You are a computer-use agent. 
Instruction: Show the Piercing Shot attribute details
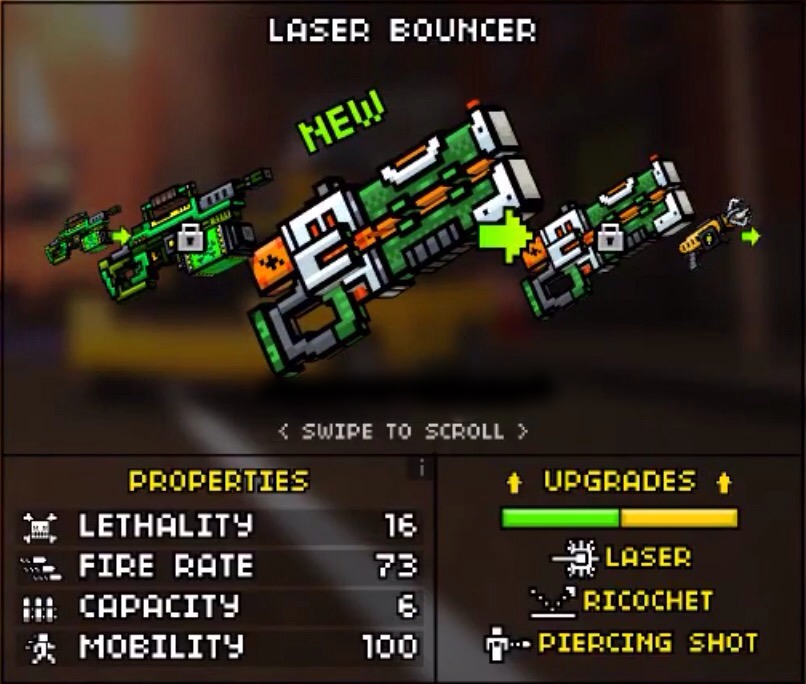620,642
